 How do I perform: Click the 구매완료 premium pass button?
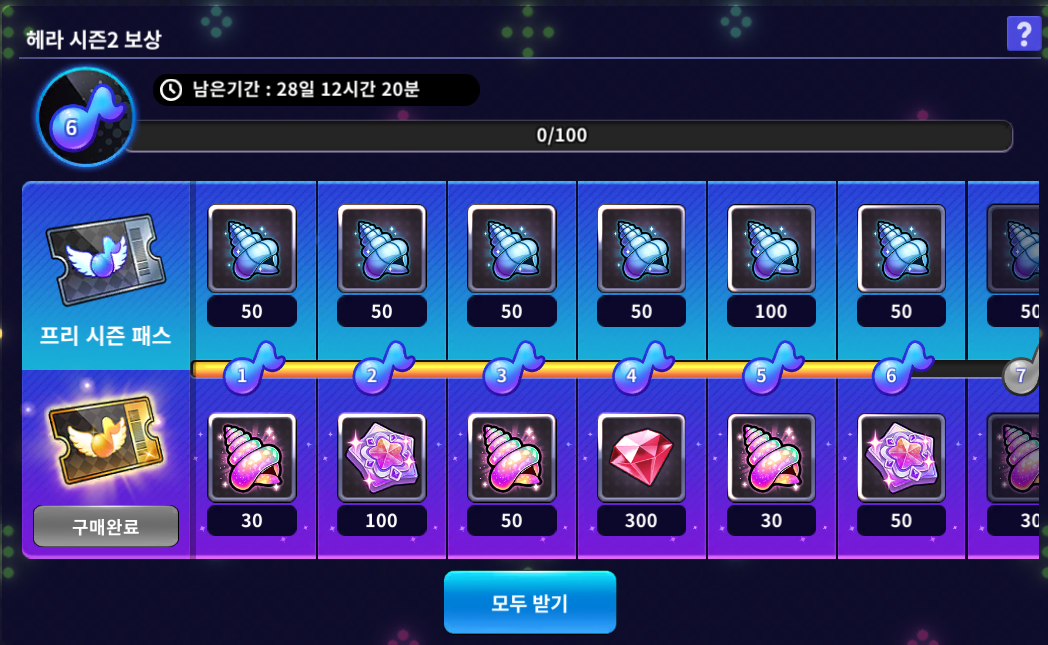pyautogui.click(x=106, y=526)
